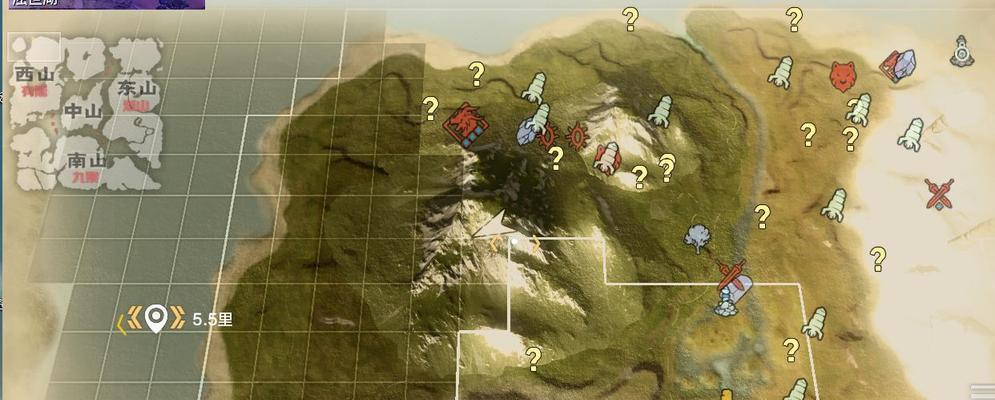The height and width of the screenshot is (400, 995).
Task: Select the 西山 region on the overview map
Action: tap(36, 76)
